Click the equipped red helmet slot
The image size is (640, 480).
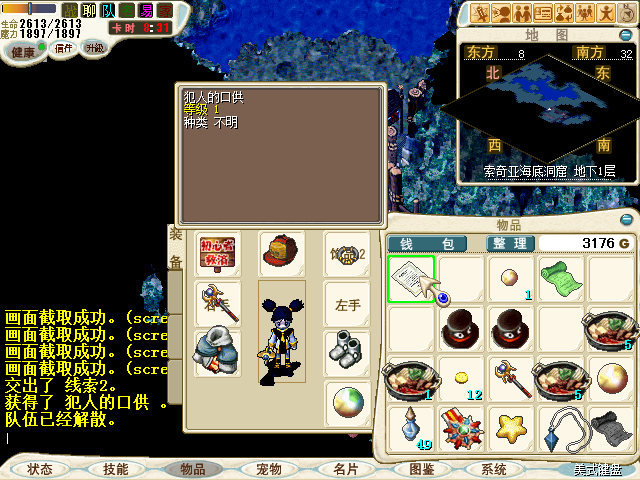(x=281, y=253)
